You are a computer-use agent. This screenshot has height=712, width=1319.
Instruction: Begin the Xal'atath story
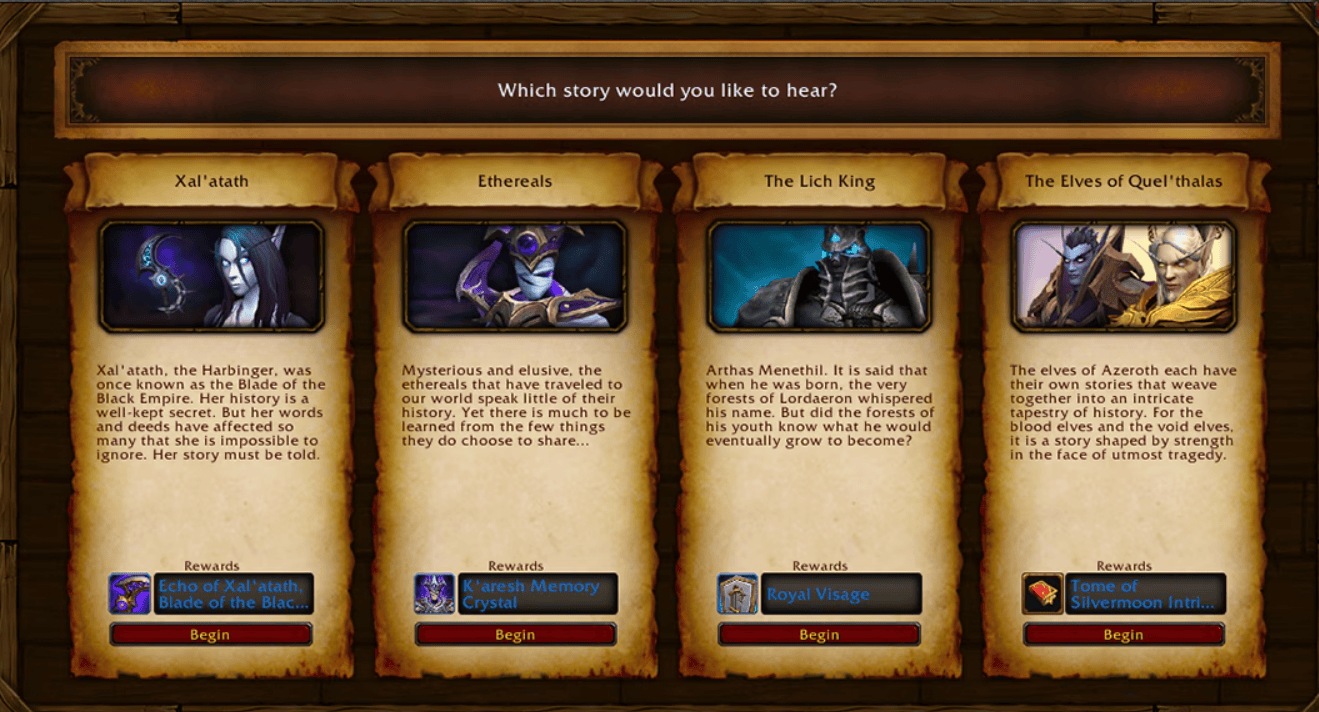[211, 634]
